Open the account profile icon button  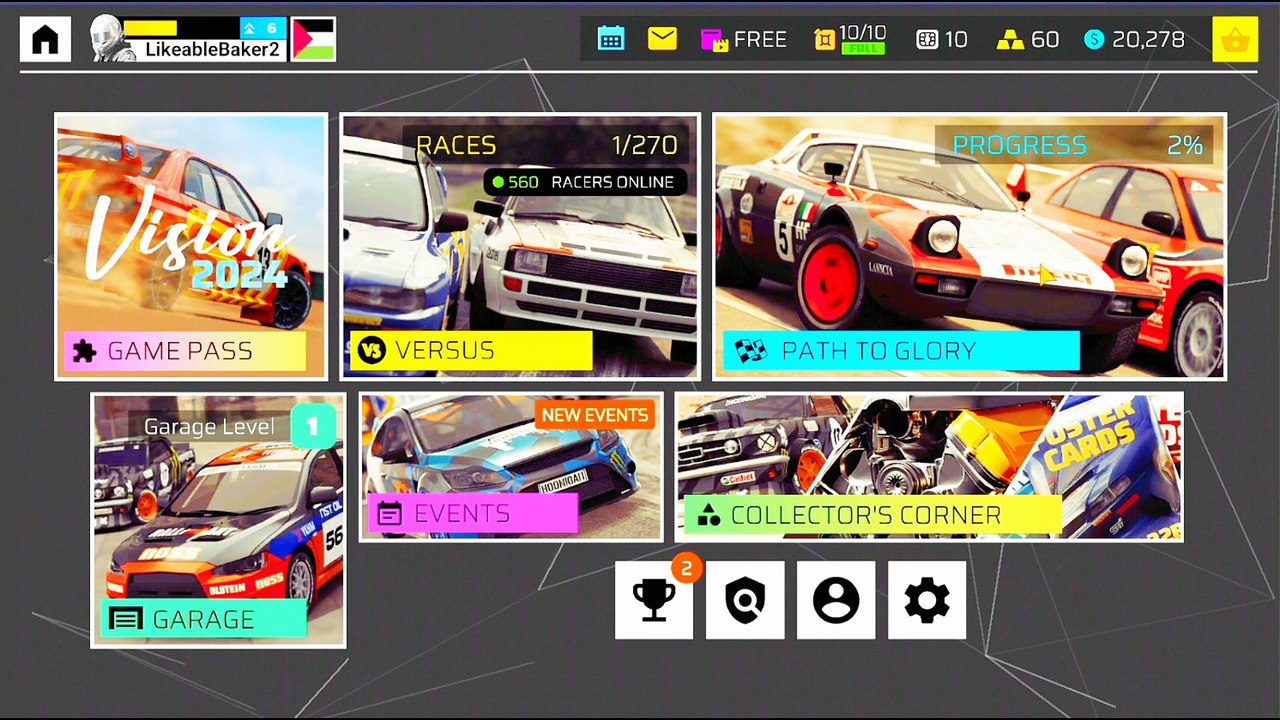(x=836, y=600)
